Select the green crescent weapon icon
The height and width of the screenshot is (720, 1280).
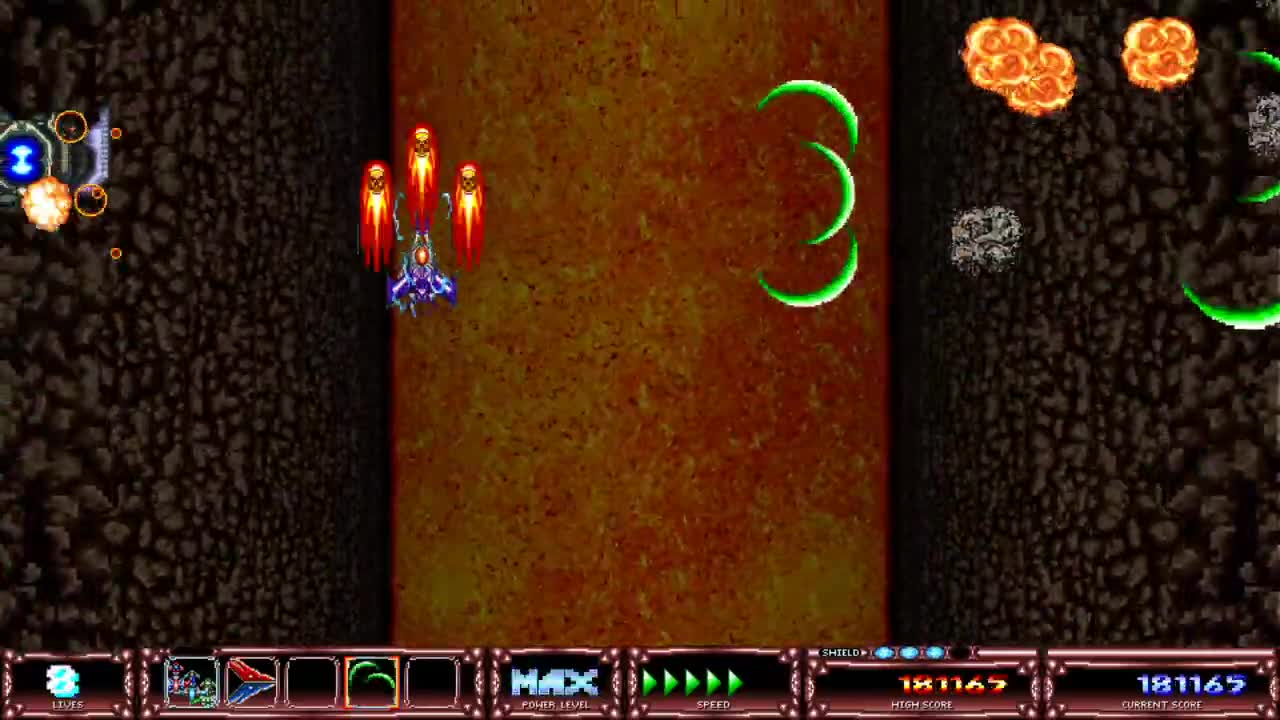pos(370,683)
